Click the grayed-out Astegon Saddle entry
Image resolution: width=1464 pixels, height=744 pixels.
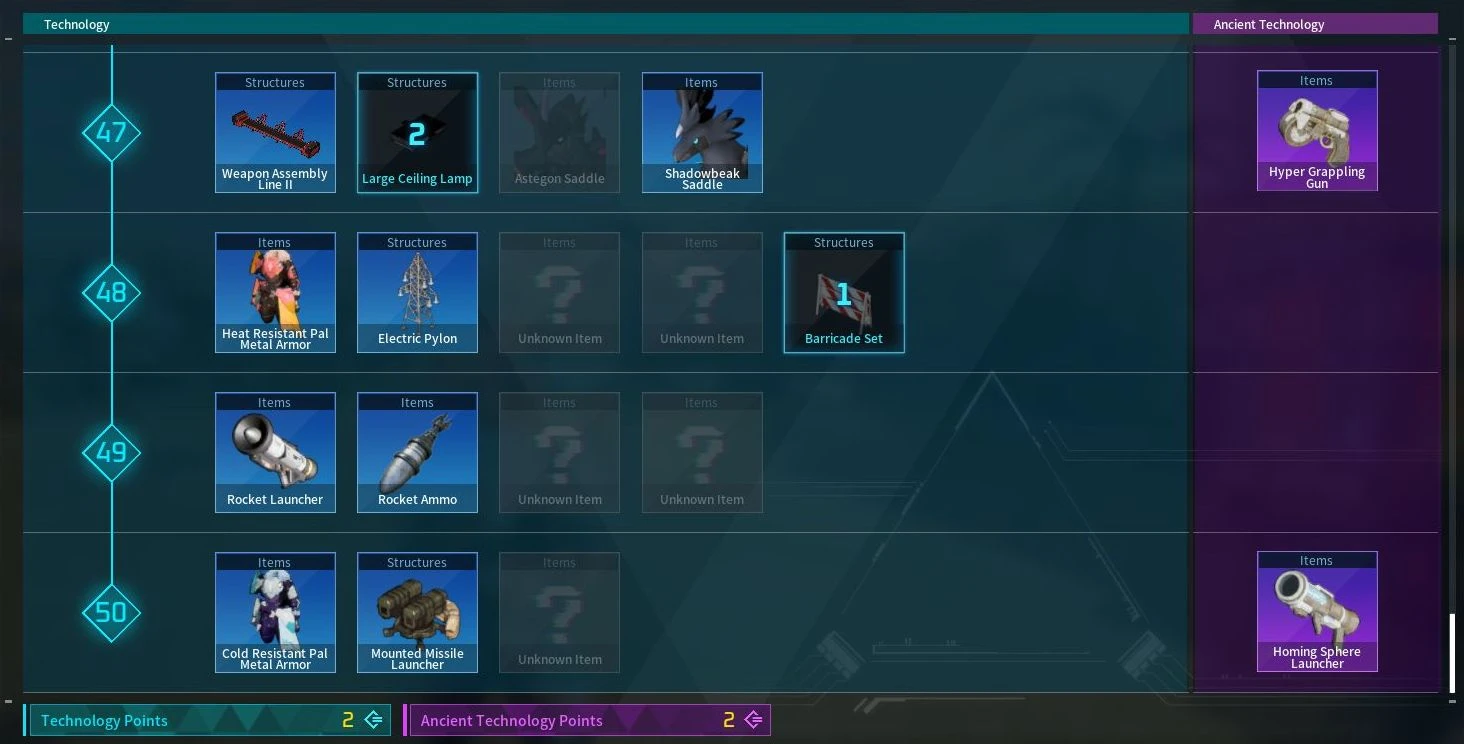click(x=559, y=132)
